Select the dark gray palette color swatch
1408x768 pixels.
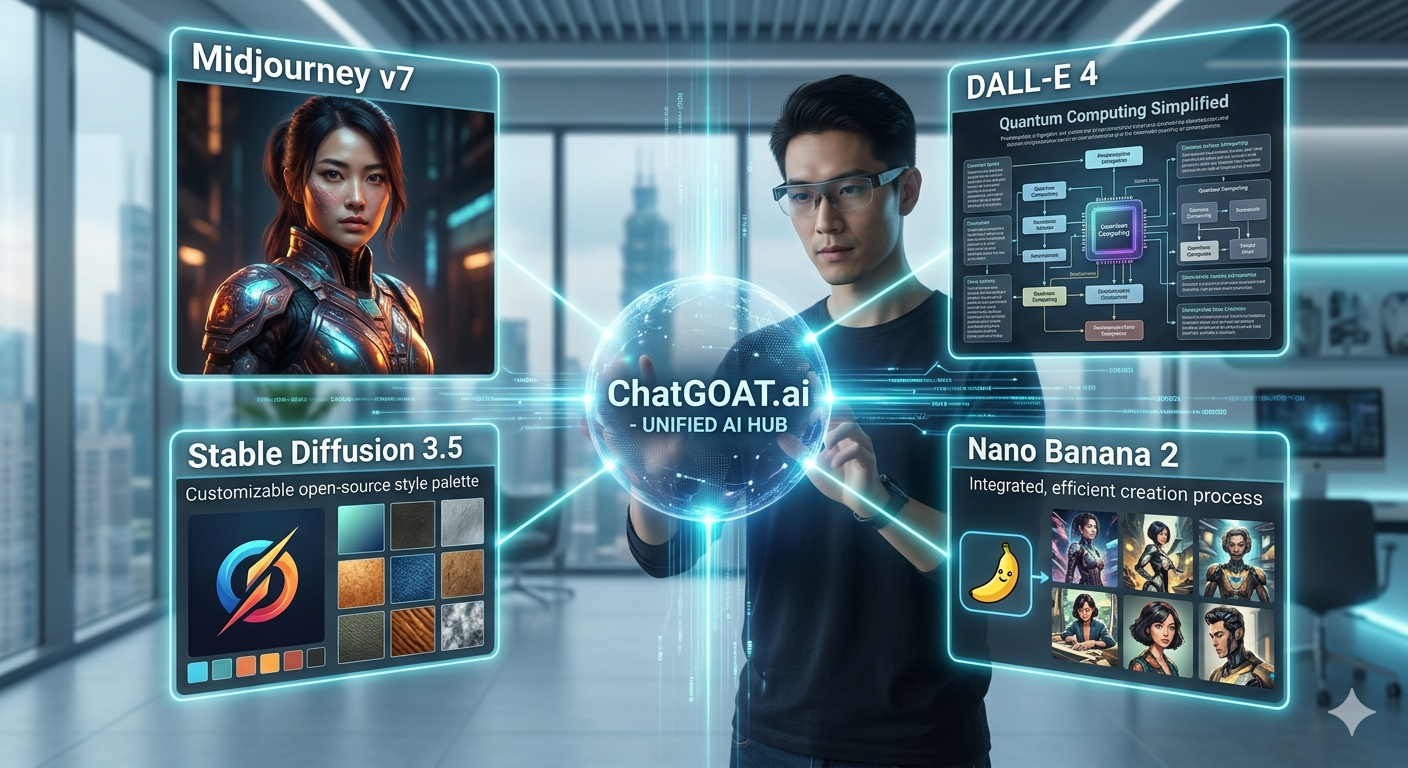(x=317, y=657)
